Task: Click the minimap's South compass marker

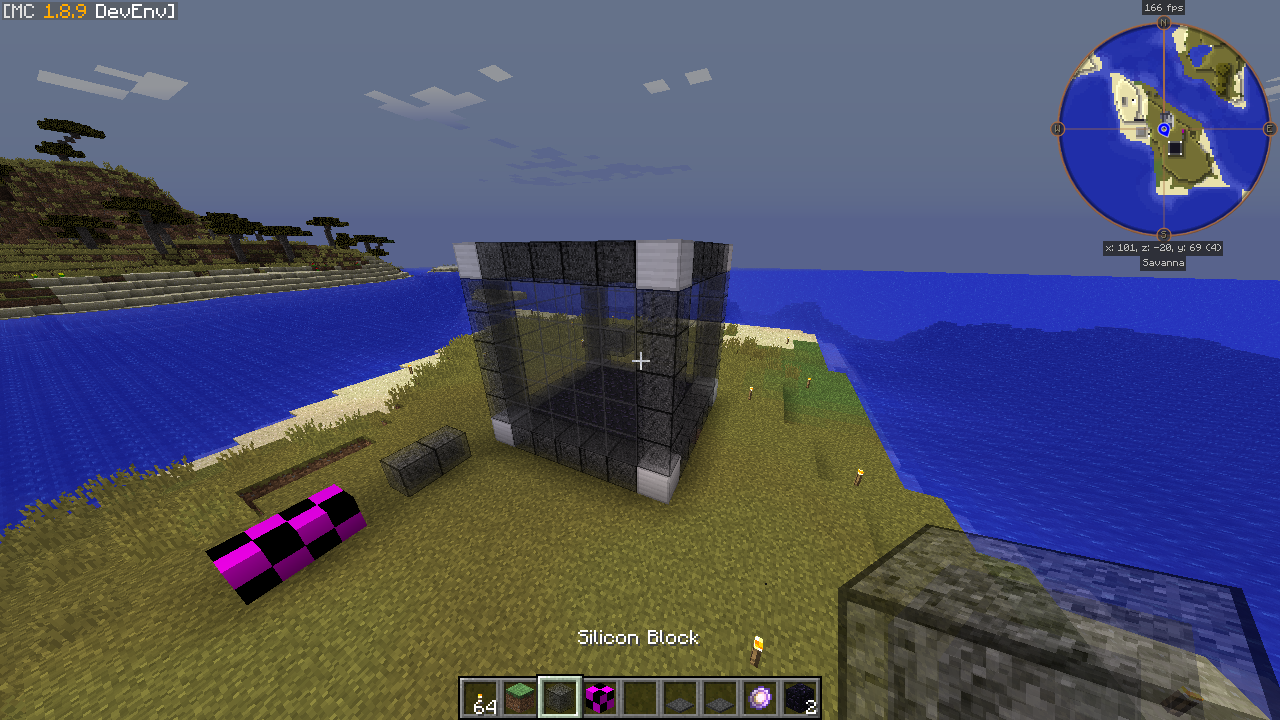Action: pyautogui.click(x=1164, y=235)
